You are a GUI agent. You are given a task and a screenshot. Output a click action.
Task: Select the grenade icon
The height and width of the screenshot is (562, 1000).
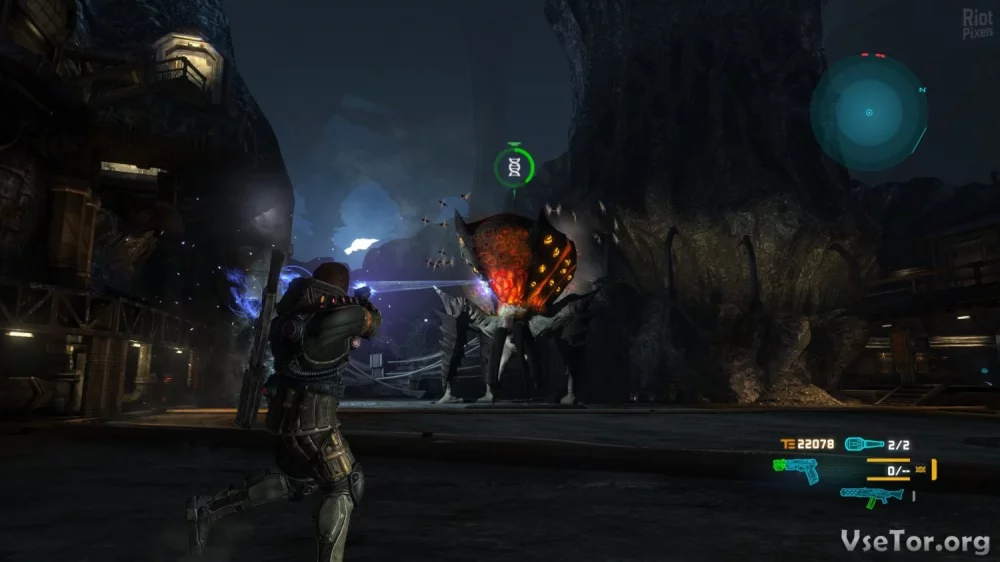pyautogui.click(x=863, y=444)
